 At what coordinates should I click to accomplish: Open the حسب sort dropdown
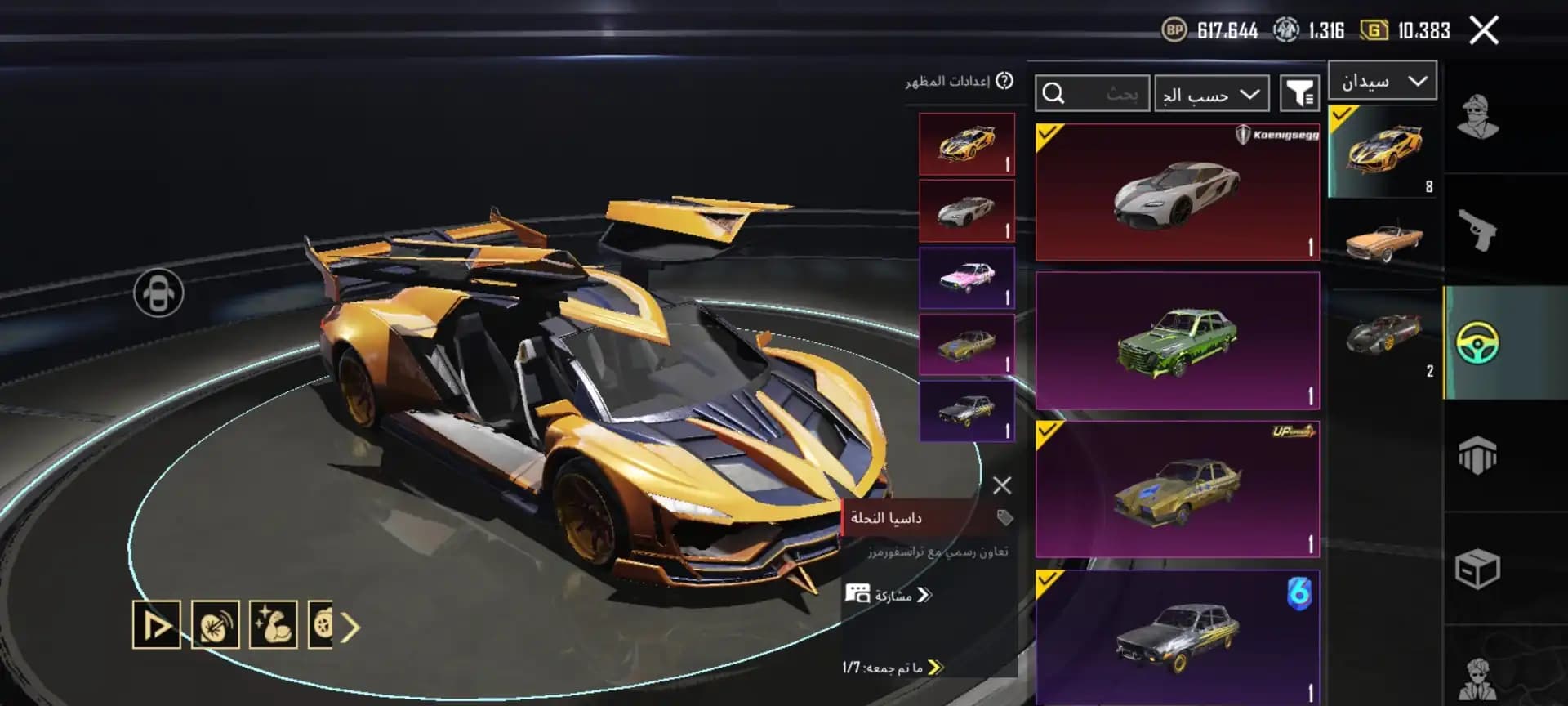tap(1211, 94)
